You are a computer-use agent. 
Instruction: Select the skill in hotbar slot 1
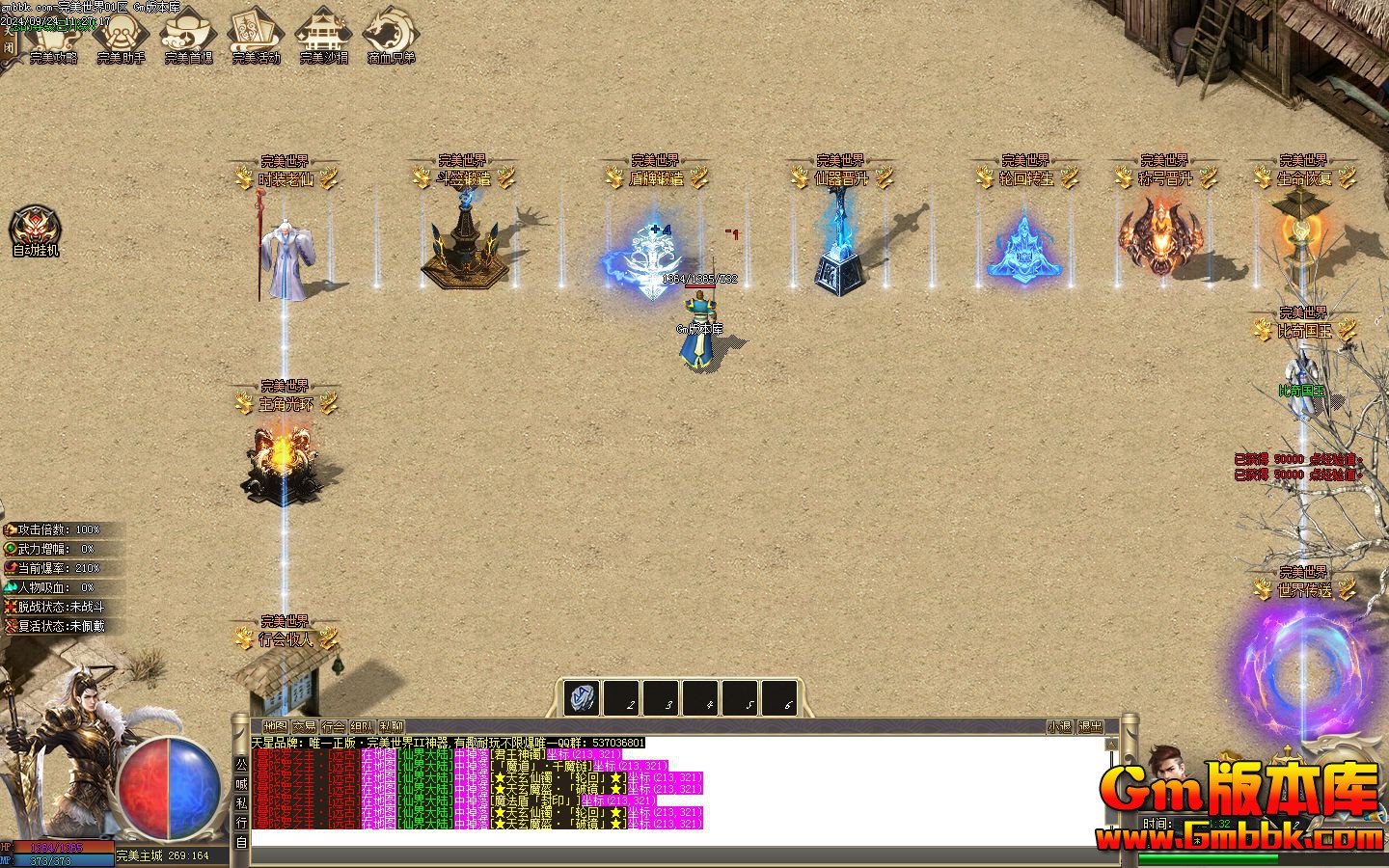[x=583, y=698]
